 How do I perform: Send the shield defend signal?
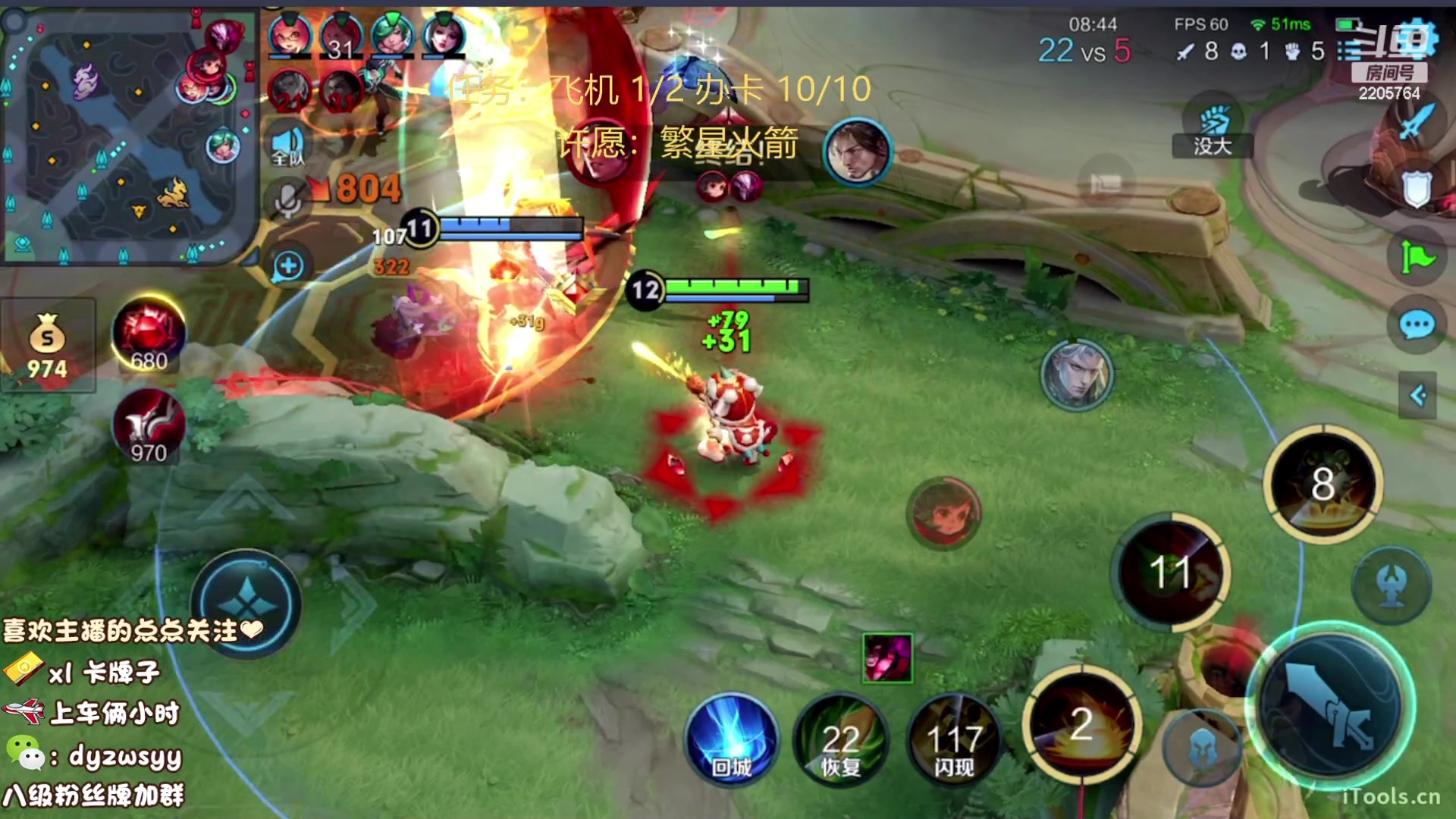point(1416,190)
